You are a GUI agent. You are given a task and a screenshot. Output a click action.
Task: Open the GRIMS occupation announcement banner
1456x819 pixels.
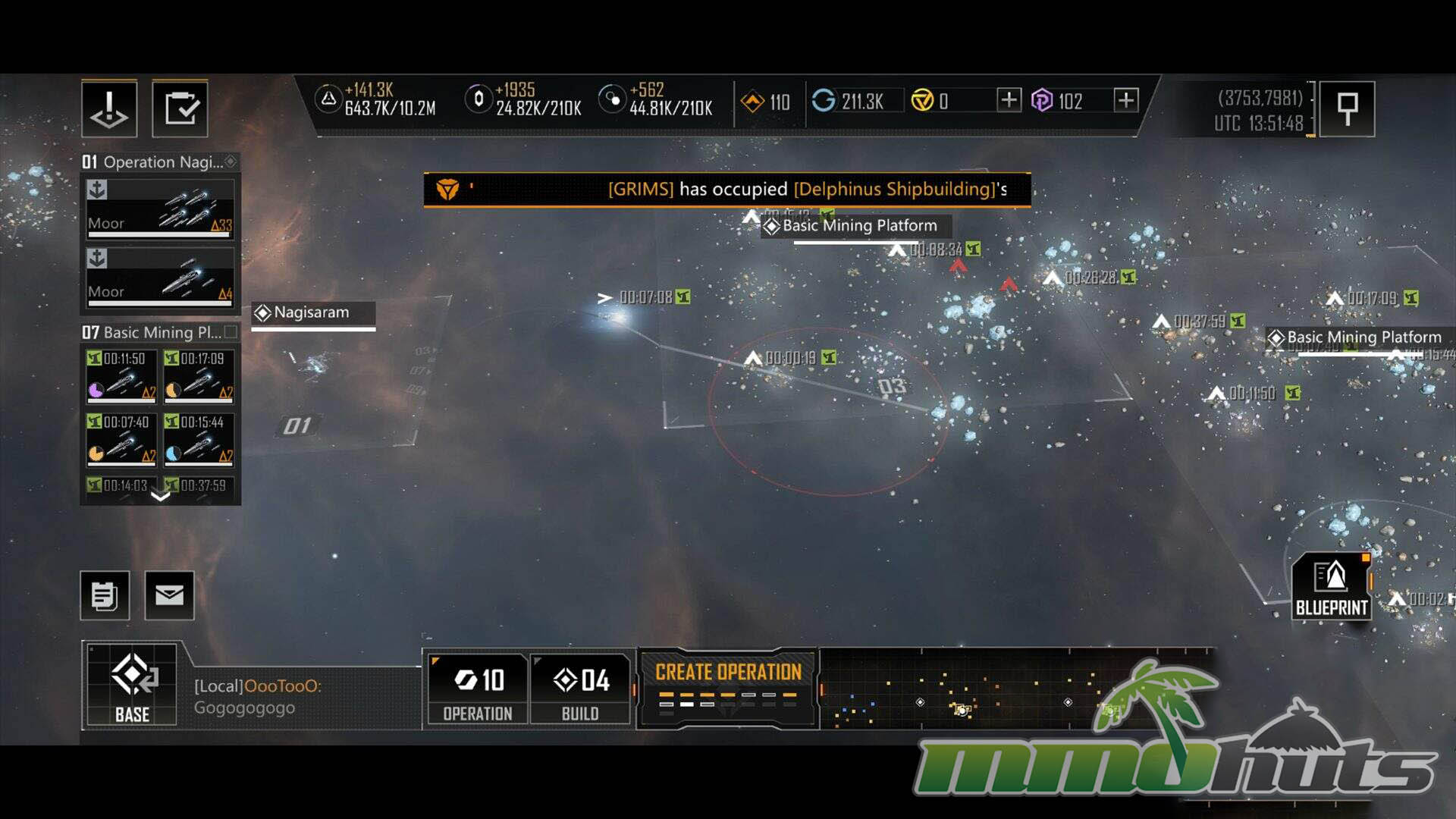pos(726,189)
